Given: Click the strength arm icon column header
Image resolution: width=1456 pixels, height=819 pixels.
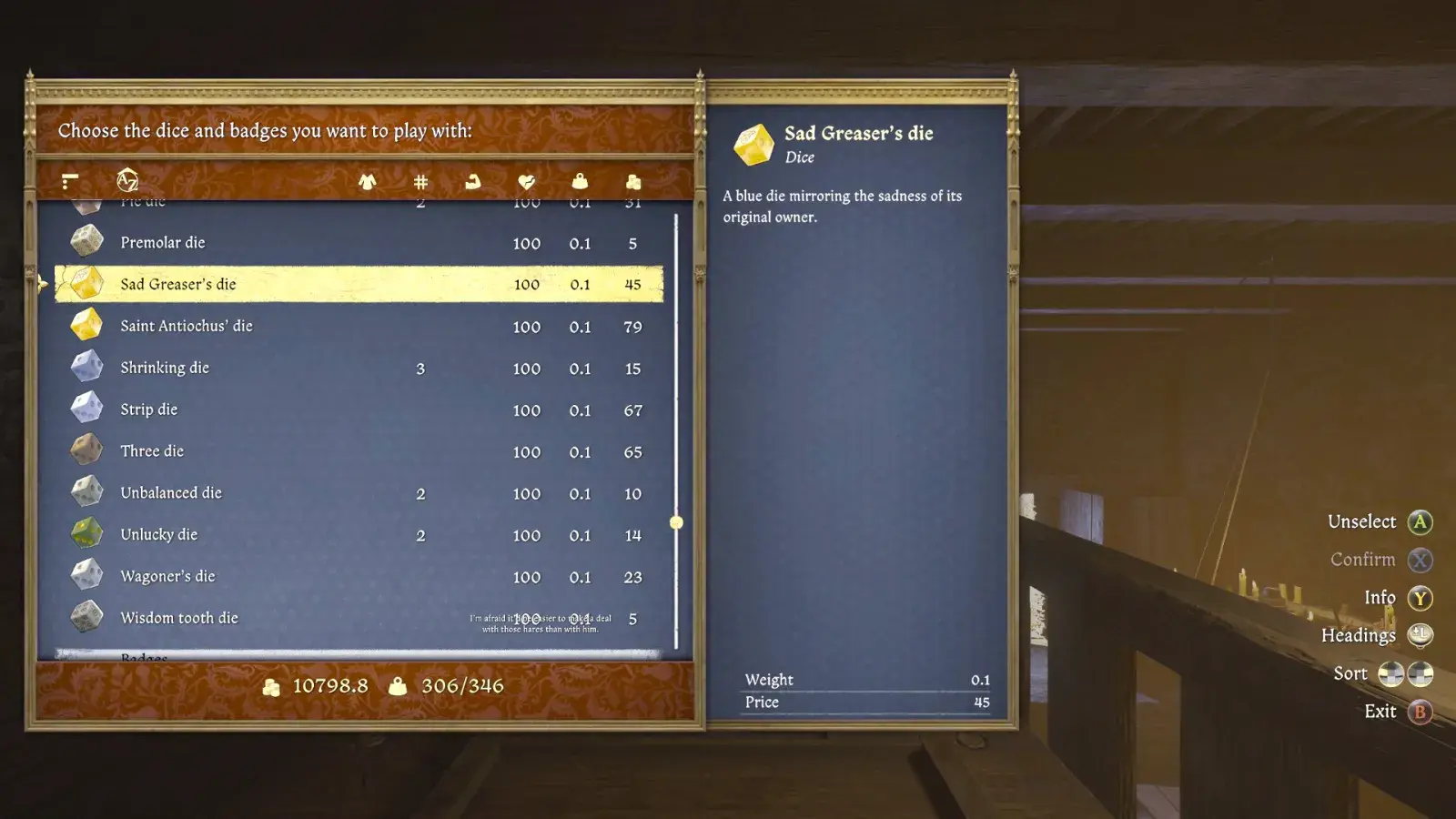Looking at the screenshot, I should tap(471, 180).
